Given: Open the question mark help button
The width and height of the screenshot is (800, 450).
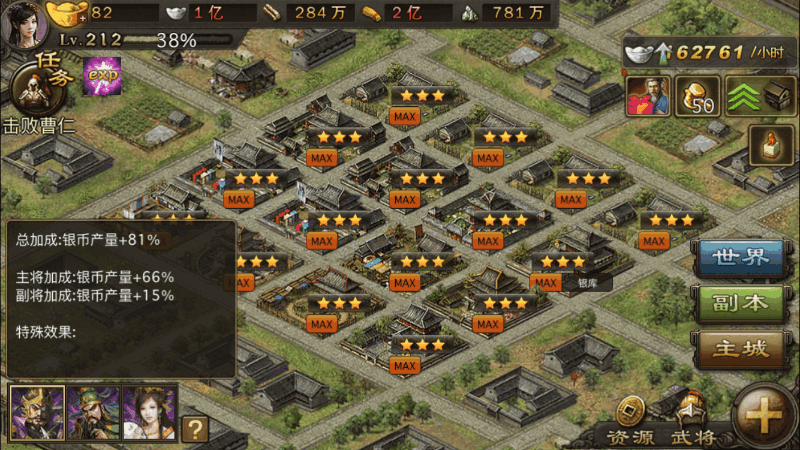Looking at the screenshot, I should [195, 427].
